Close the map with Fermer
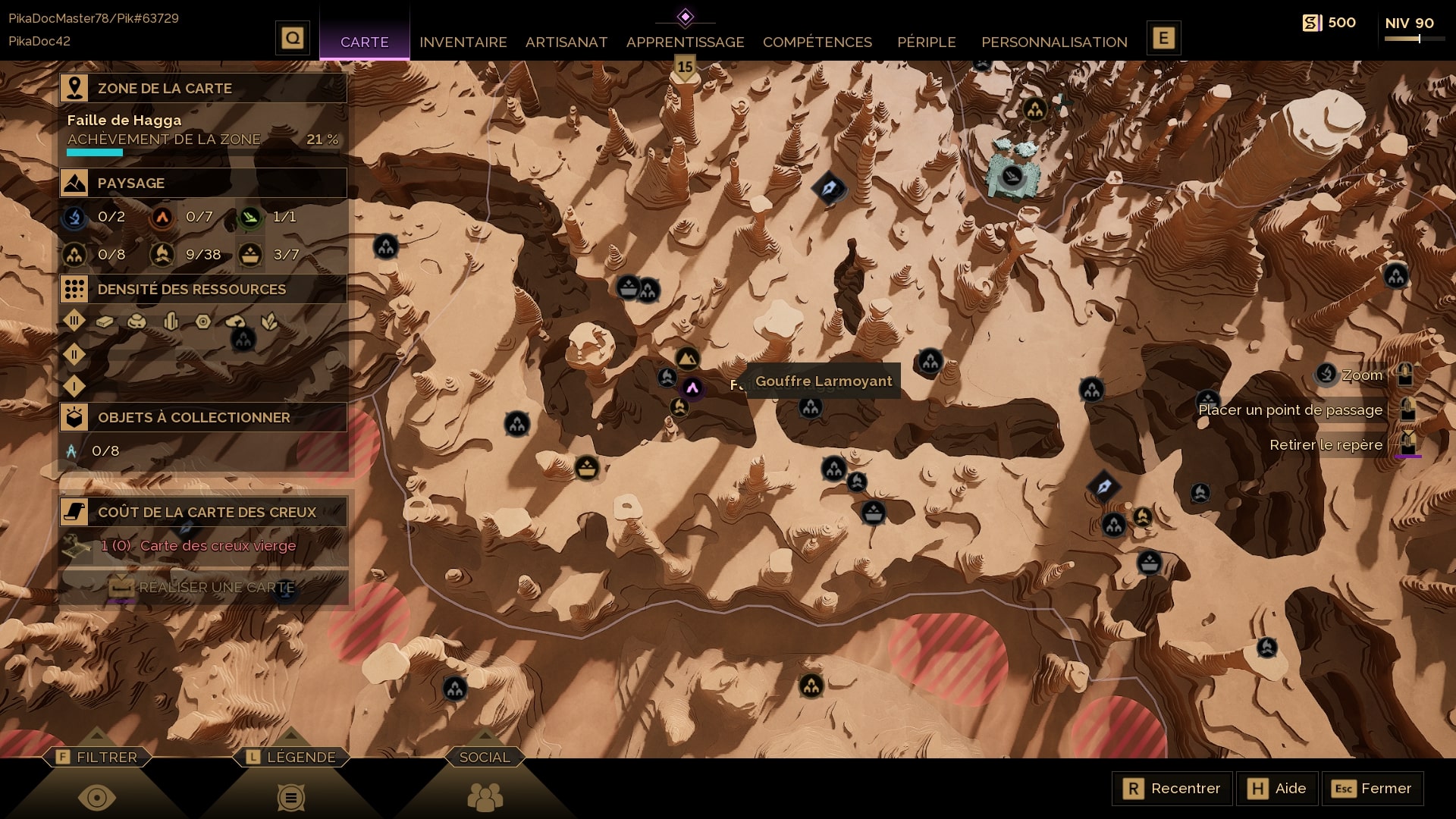1456x819 pixels. tap(1372, 789)
